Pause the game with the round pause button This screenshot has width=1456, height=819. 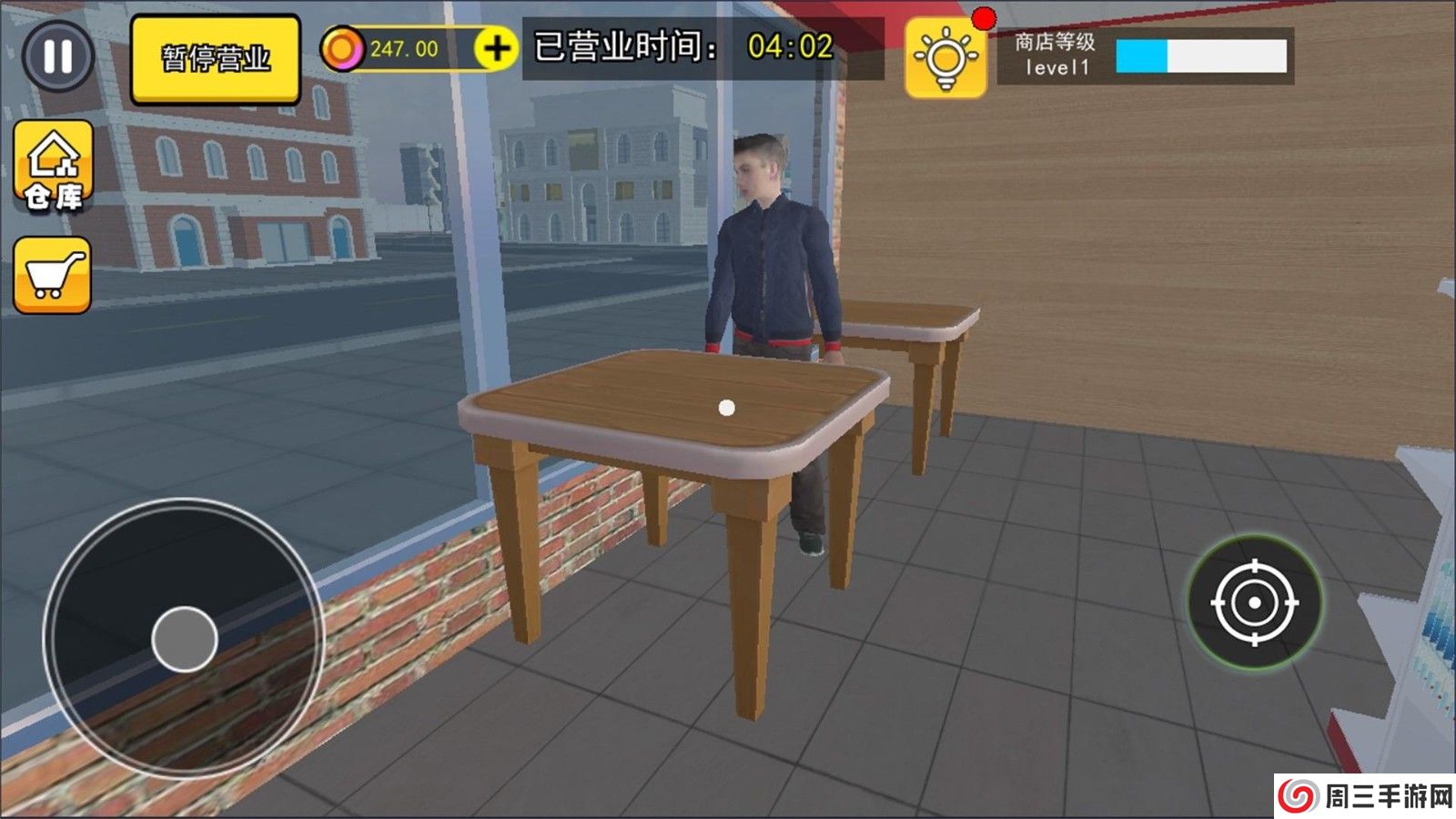pyautogui.click(x=57, y=56)
